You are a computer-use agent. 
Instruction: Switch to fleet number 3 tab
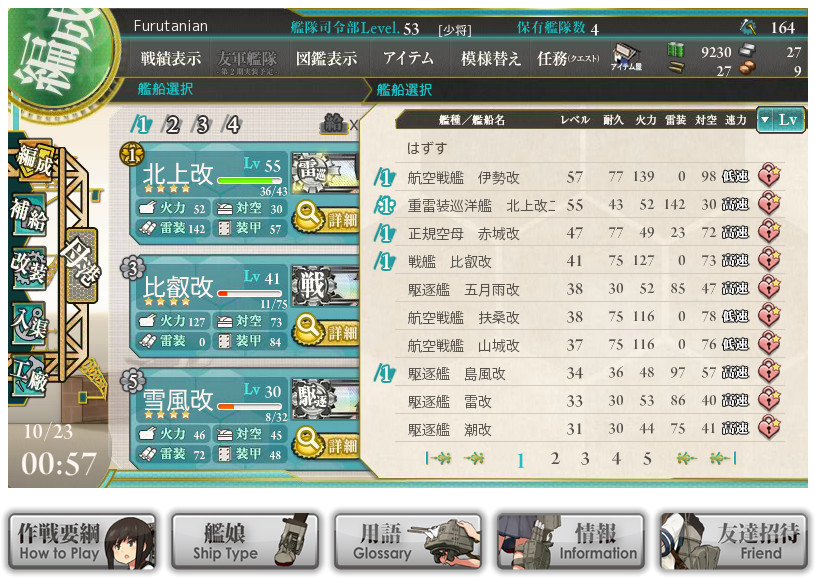(202, 125)
